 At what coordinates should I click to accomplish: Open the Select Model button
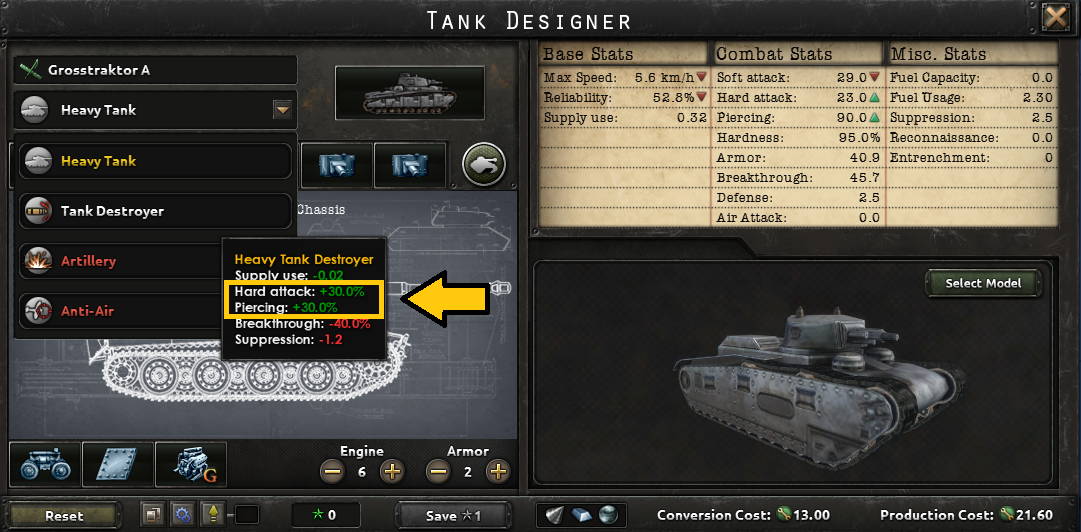pos(983,283)
